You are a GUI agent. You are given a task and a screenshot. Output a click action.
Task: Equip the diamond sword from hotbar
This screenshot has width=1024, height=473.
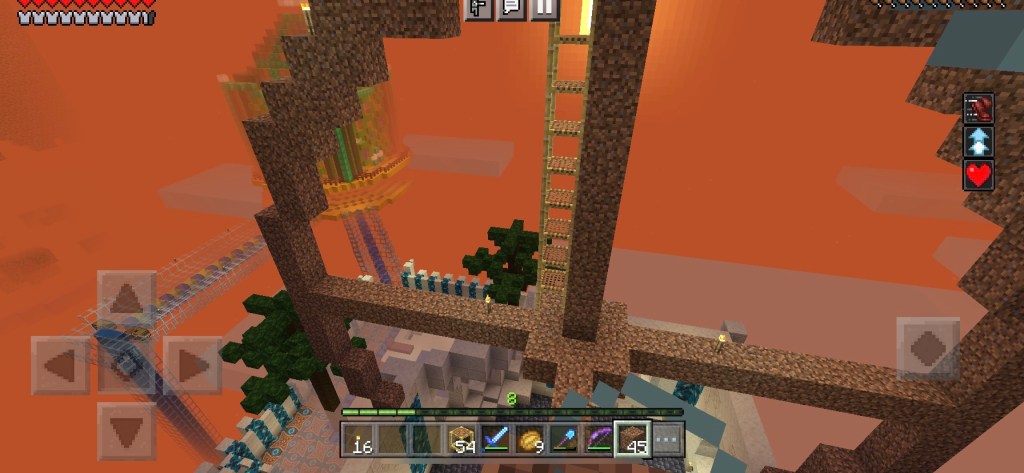pos(496,438)
